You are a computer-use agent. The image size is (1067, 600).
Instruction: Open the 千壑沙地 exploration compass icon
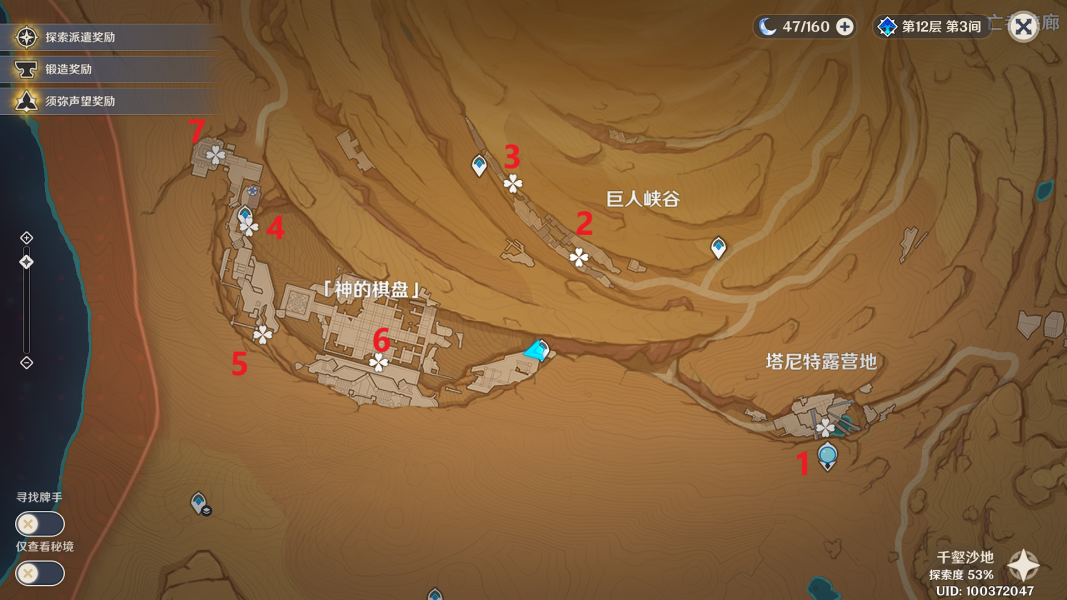click(1023, 566)
